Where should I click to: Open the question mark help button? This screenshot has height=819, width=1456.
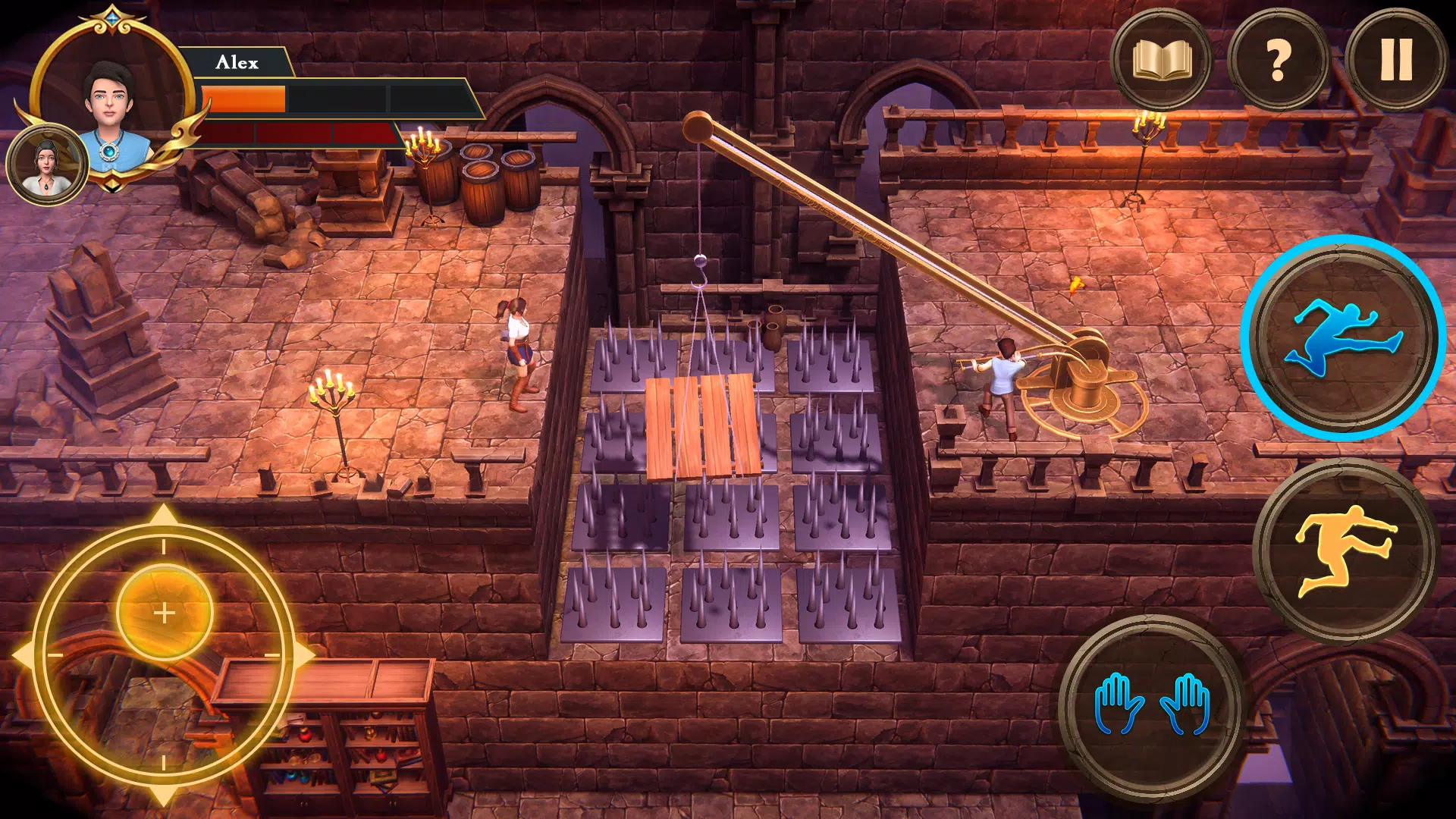click(x=1278, y=59)
